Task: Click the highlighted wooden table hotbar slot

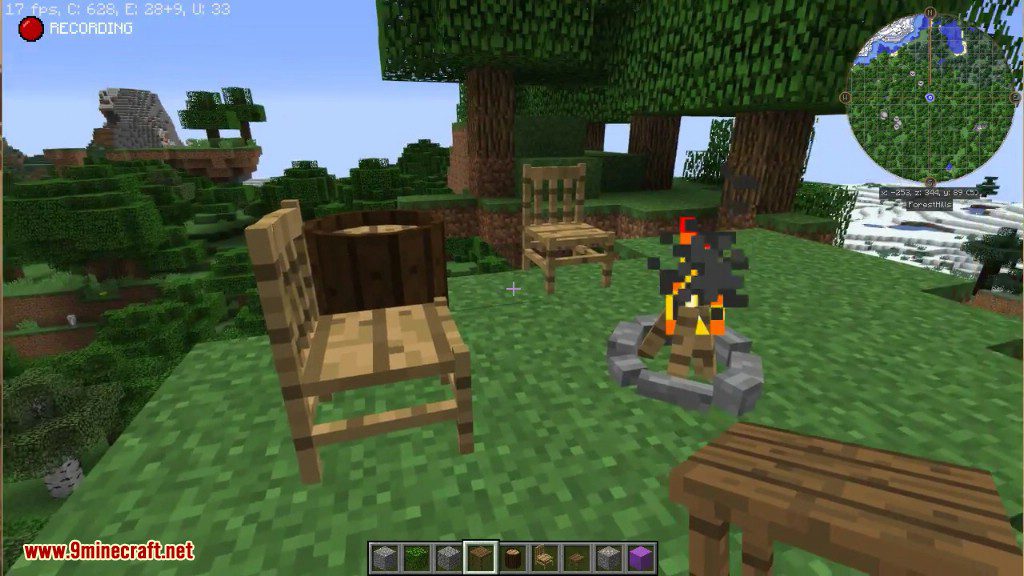Action: click(x=480, y=557)
